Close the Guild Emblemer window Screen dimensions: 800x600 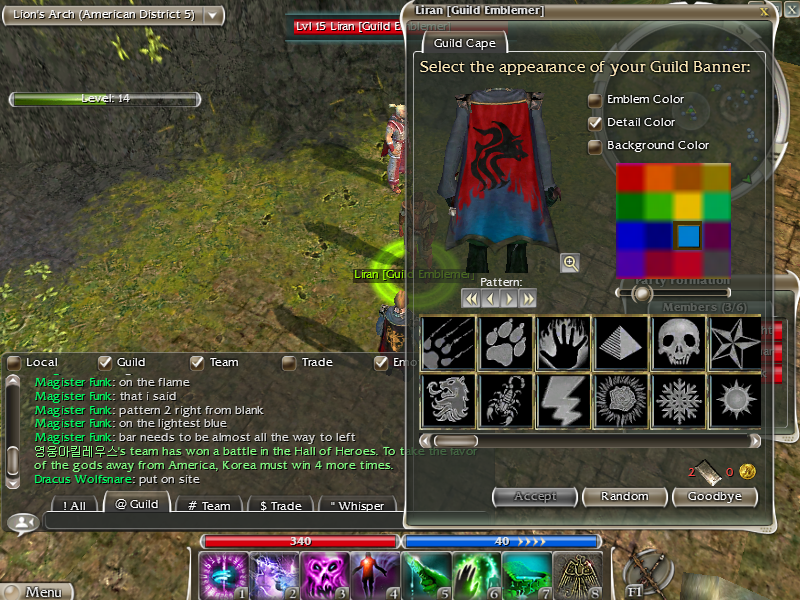coord(764,11)
